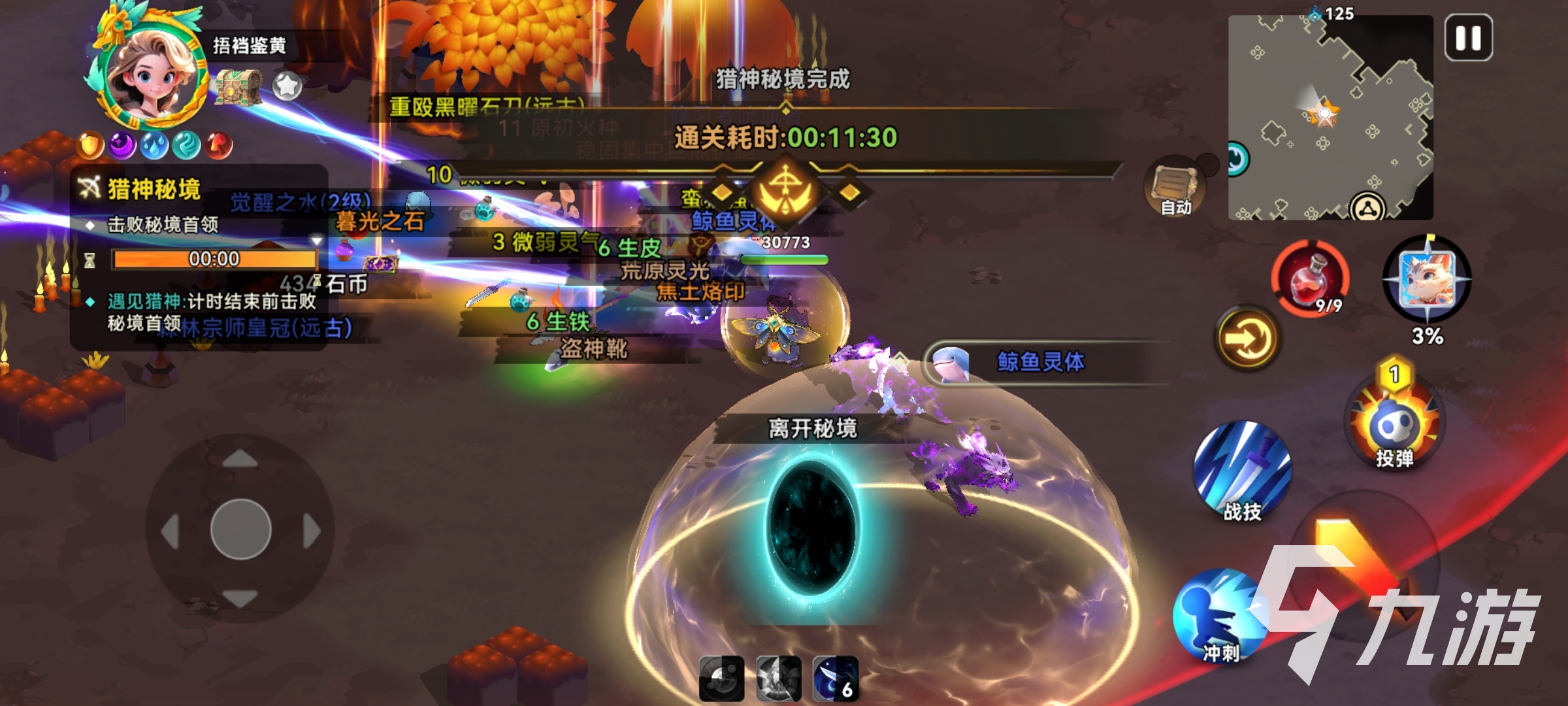
Task: Open the treasure chest icon beside the avatar
Action: 239,86
